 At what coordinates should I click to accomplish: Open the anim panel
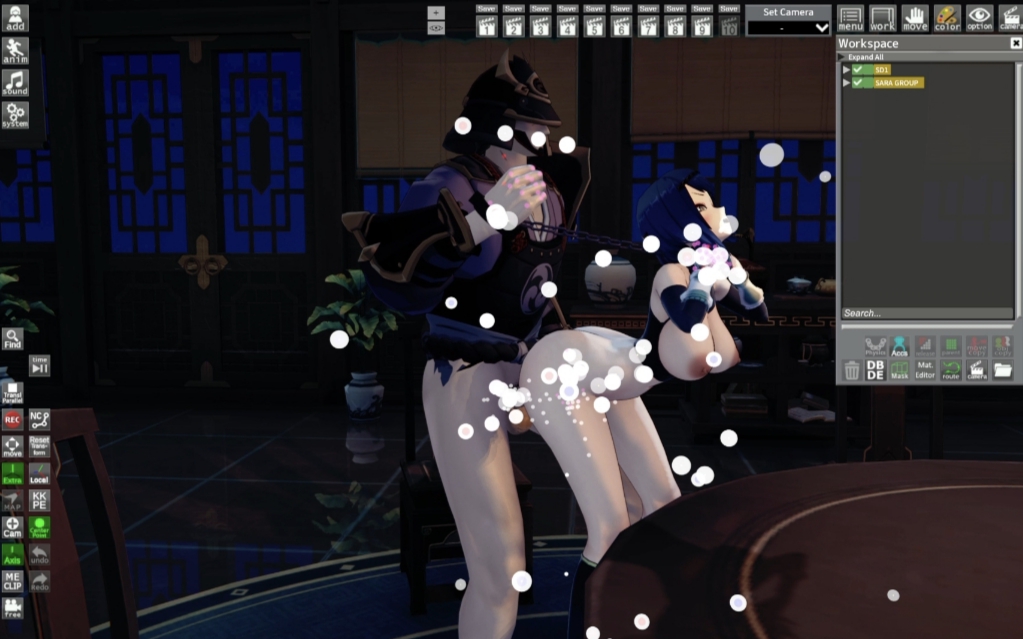[15, 51]
